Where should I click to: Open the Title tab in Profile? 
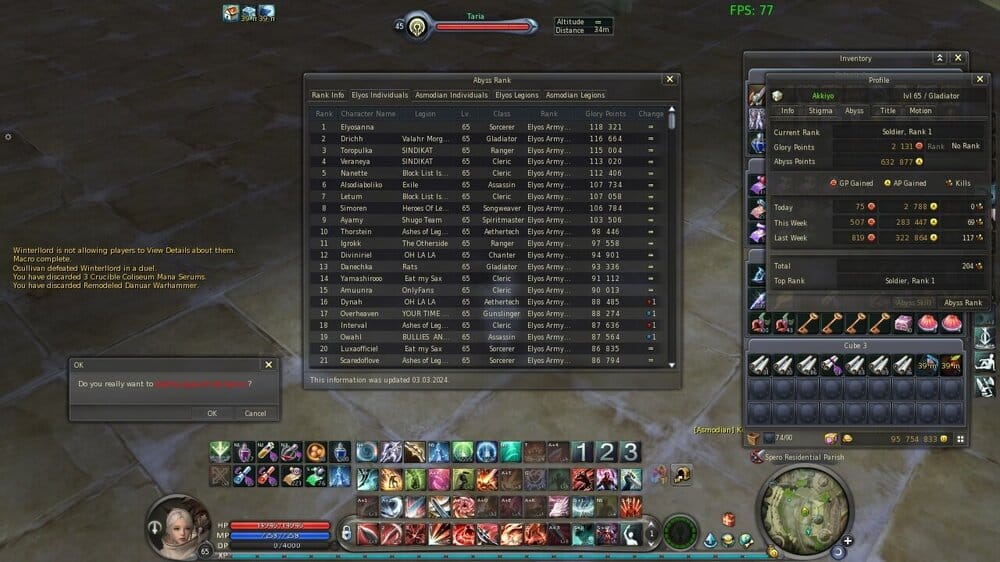(887, 111)
